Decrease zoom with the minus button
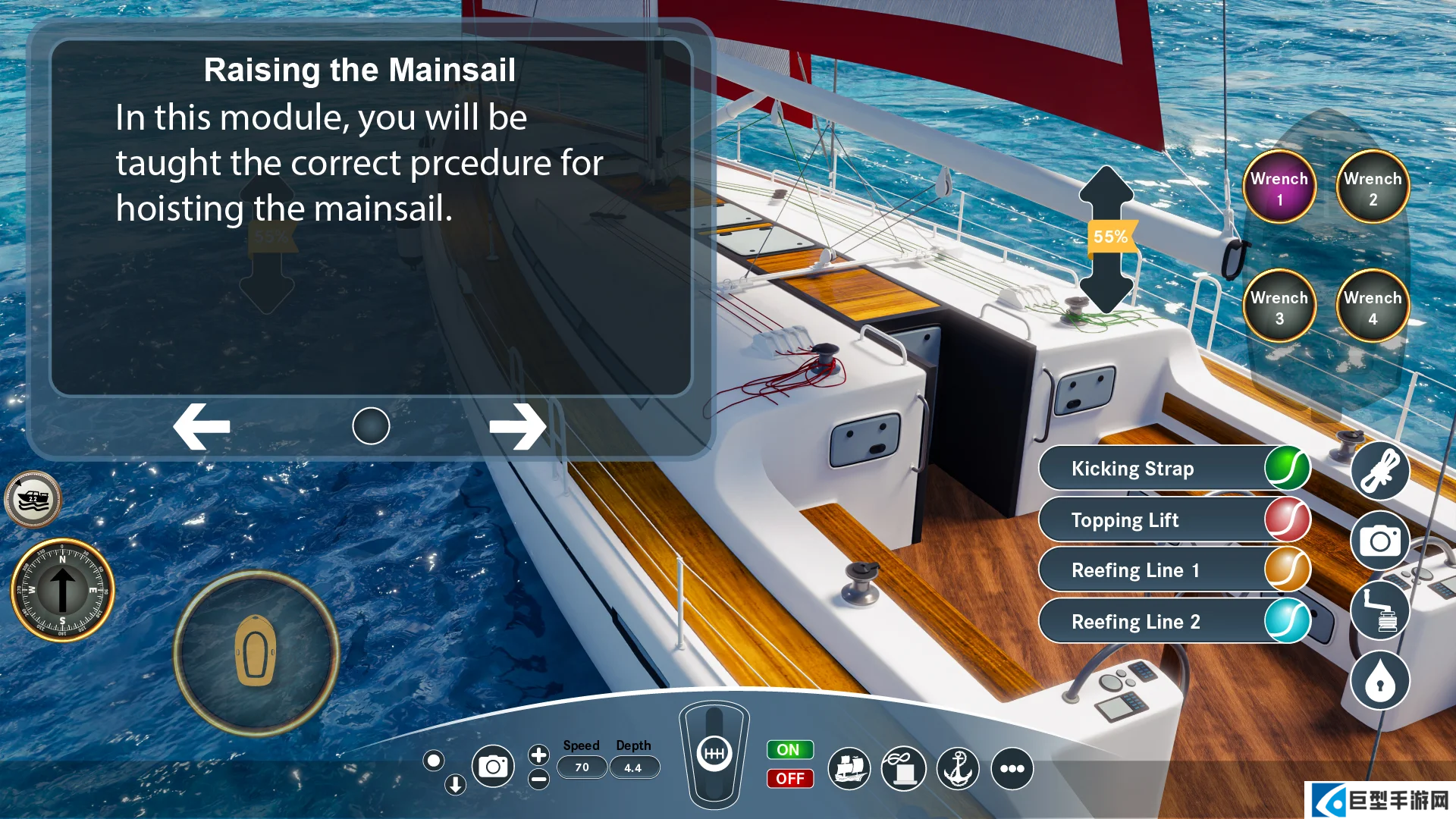The width and height of the screenshot is (1456, 819). pos(538,780)
